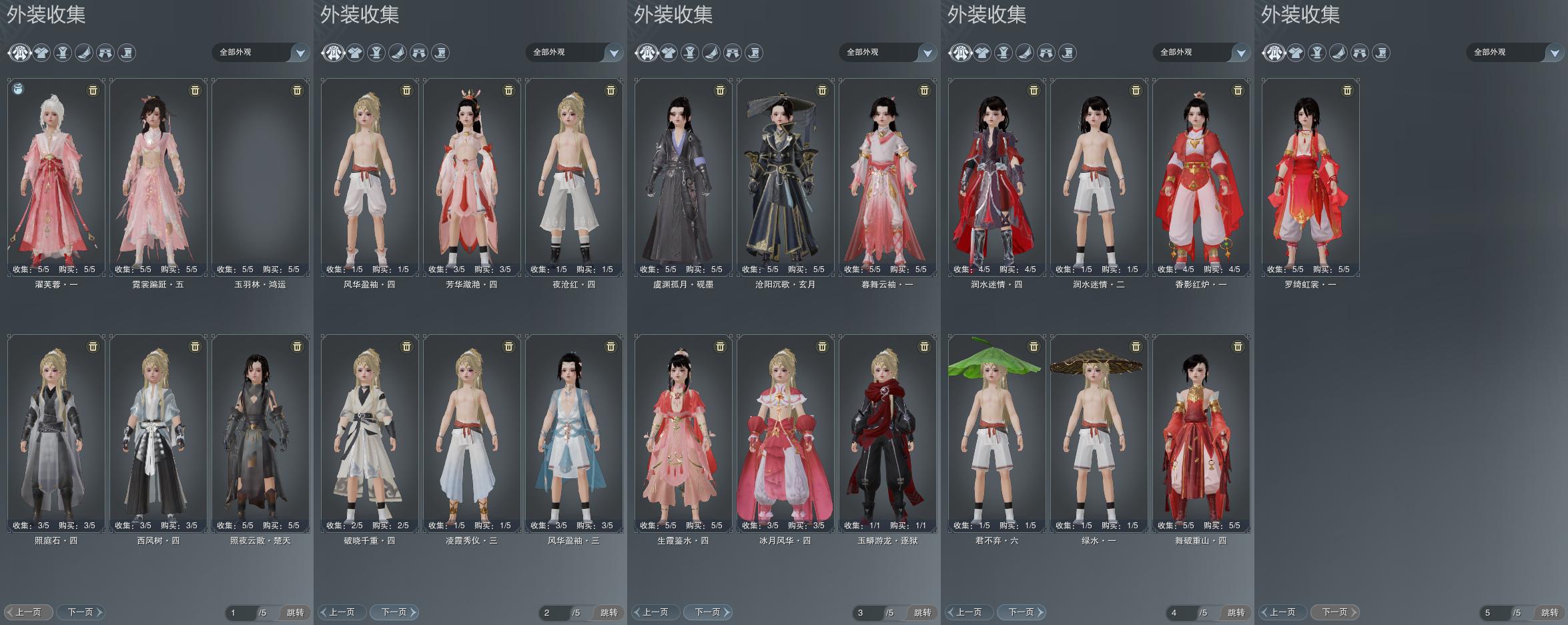Image resolution: width=1568 pixels, height=625 pixels.
Task: Select the 绿水·一 straw hat outfit
Action: pyautogui.click(x=1099, y=434)
